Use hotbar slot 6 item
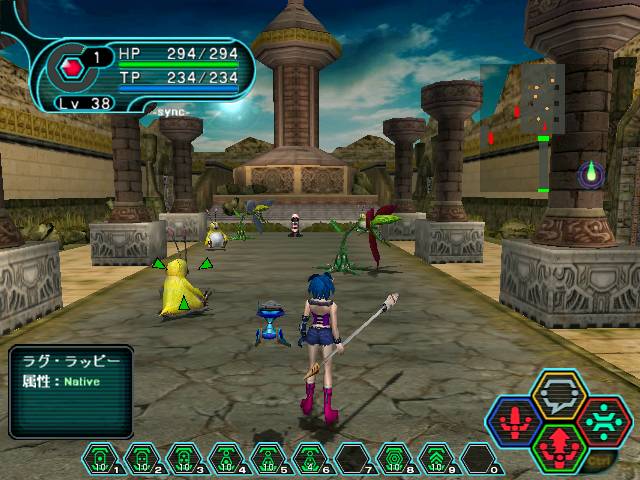 coord(311,458)
